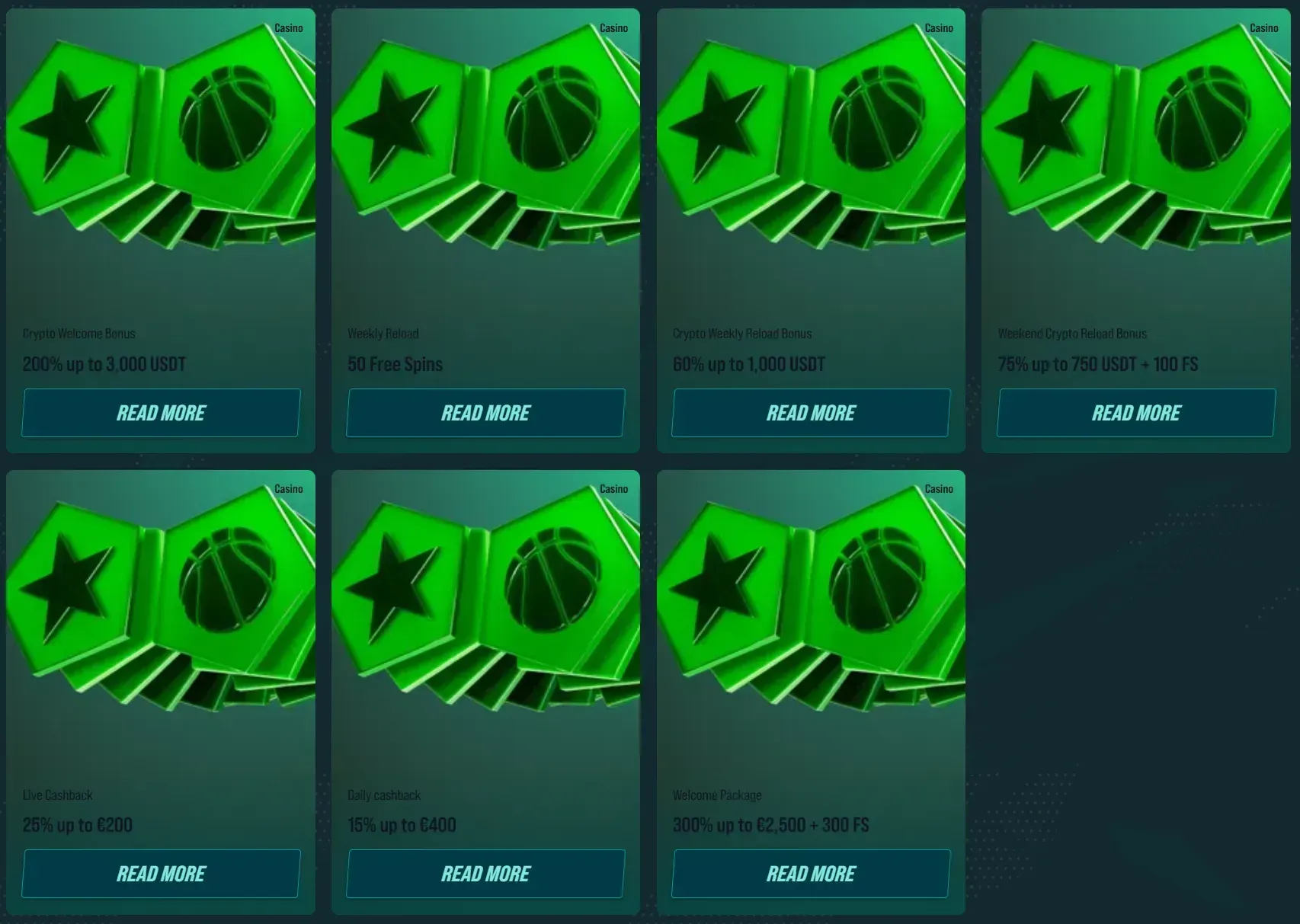Image resolution: width=1300 pixels, height=924 pixels.
Task: Click READ MORE on Weekend Crypto Reload Bonus
Action: pos(1135,412)
